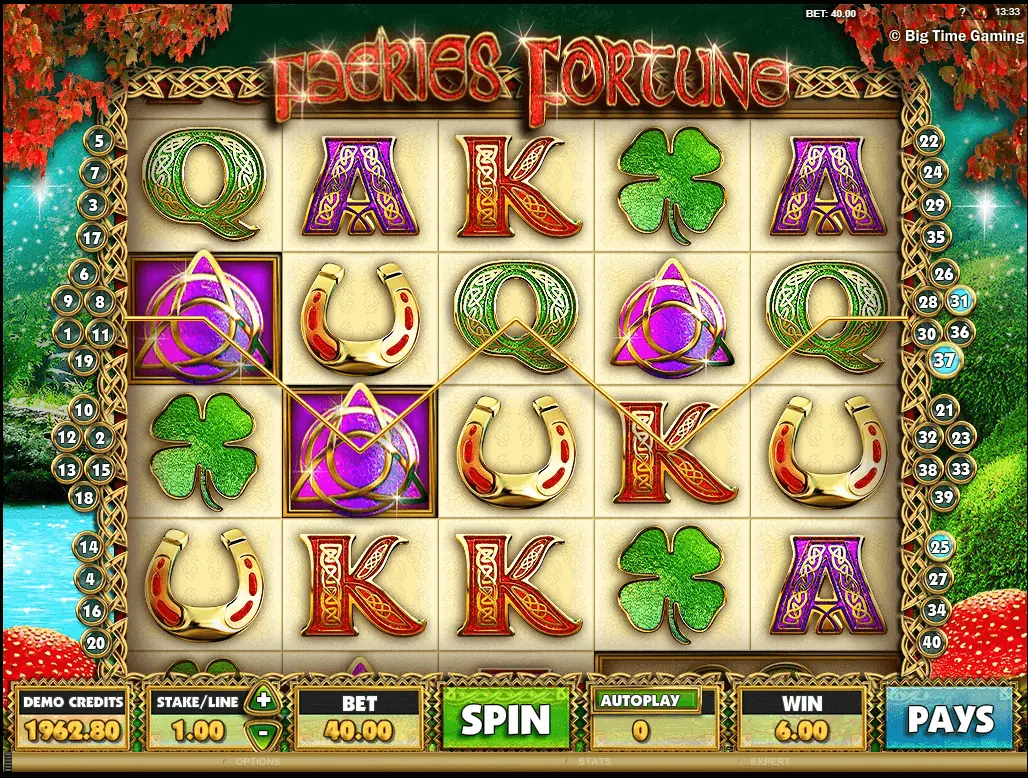Click payline number 17
This screenshot has height=778, width=1028.
[x=92, y=238]
